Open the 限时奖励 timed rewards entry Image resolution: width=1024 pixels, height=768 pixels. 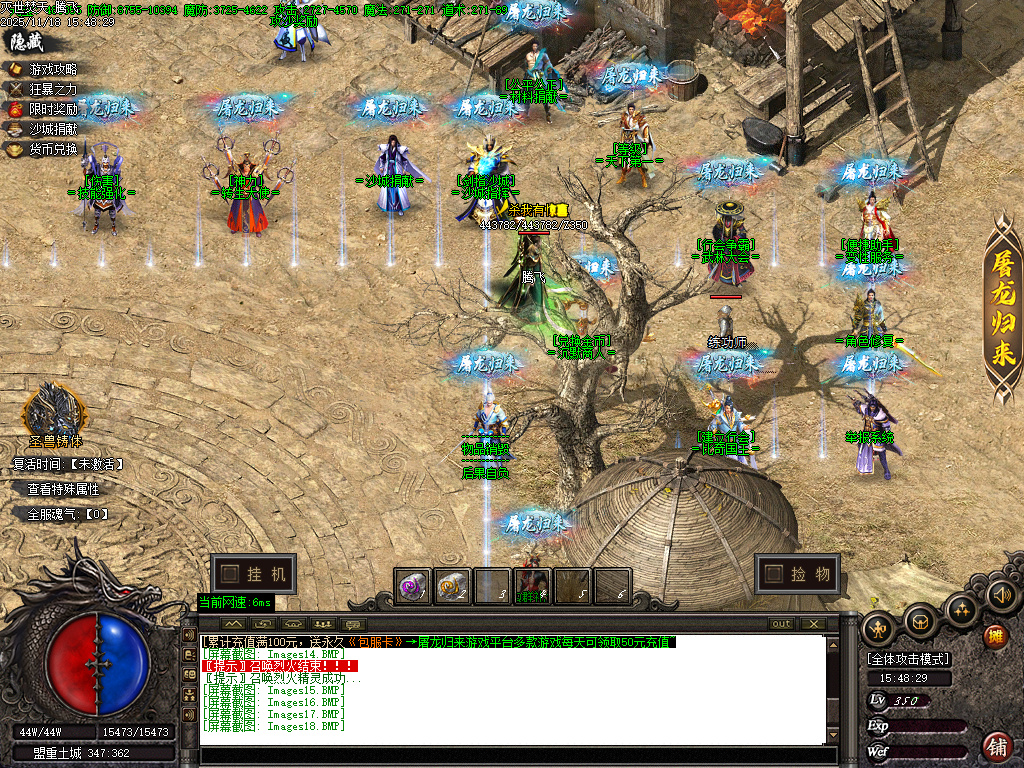(52, 109)
